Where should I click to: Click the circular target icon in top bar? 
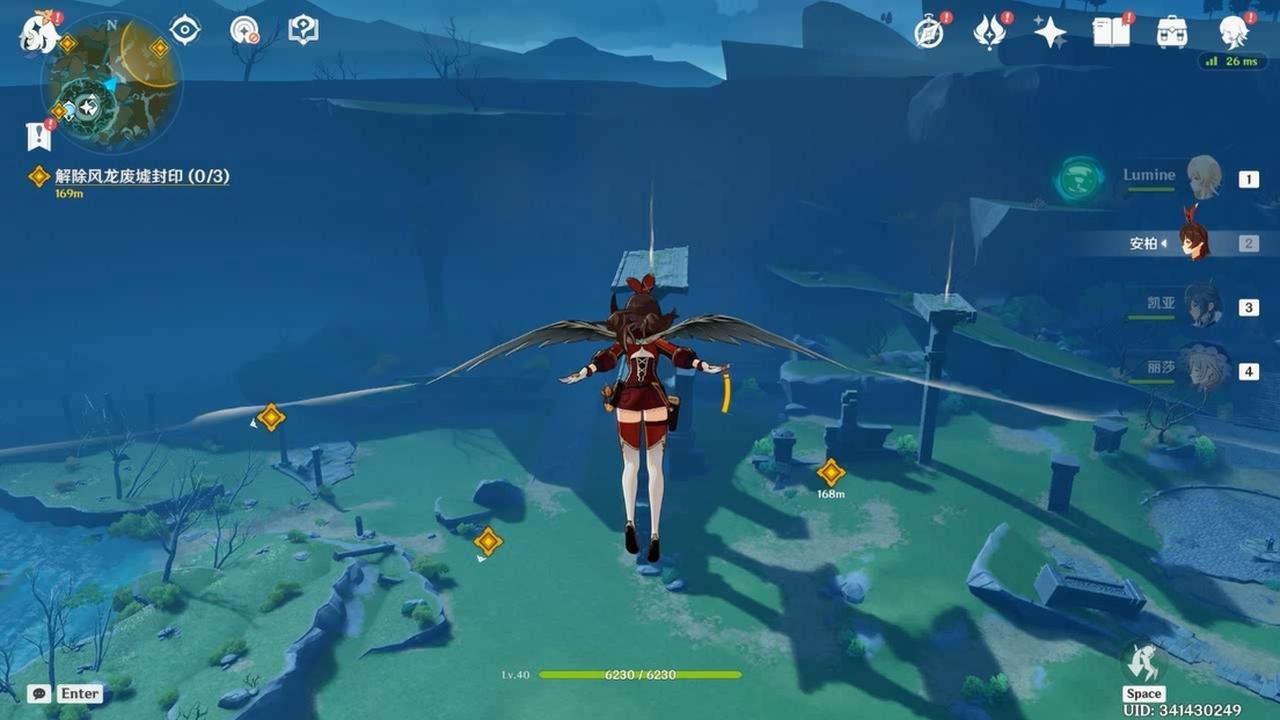(244, 30)
